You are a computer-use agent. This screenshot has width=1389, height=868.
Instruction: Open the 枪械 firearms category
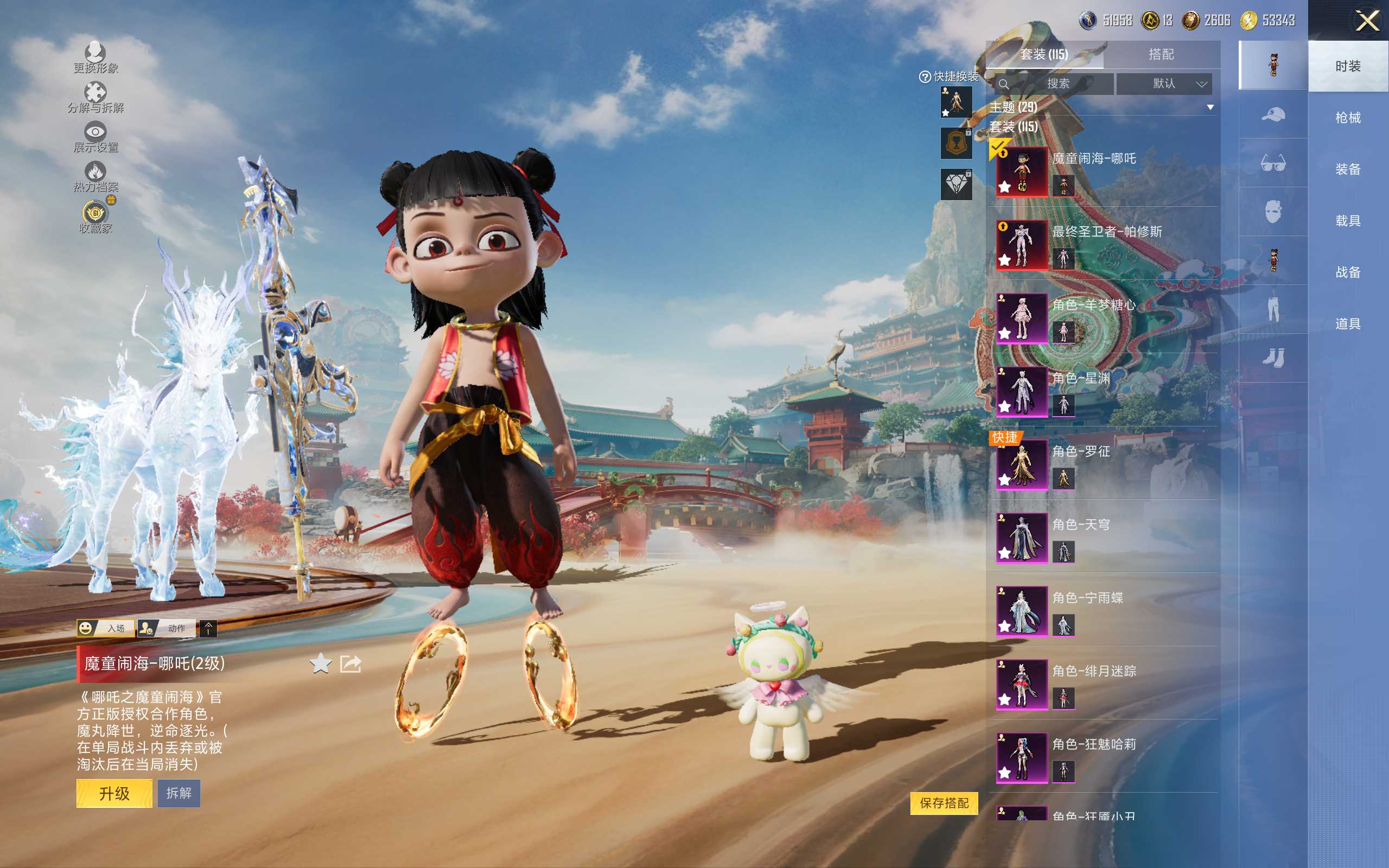(x=1348, y=118)
